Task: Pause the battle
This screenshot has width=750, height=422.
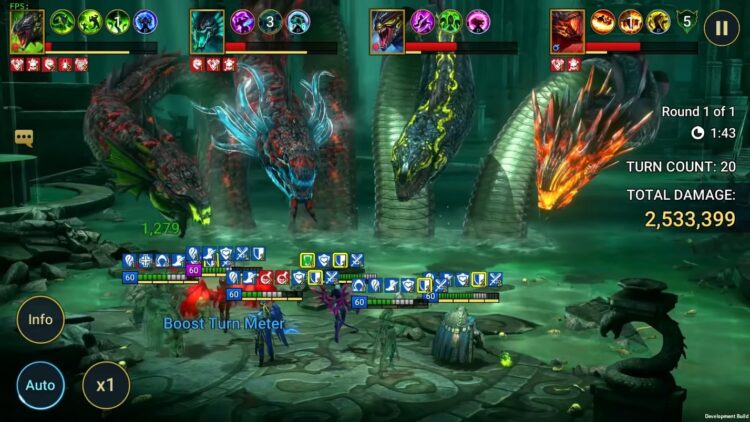Action: 721,27
